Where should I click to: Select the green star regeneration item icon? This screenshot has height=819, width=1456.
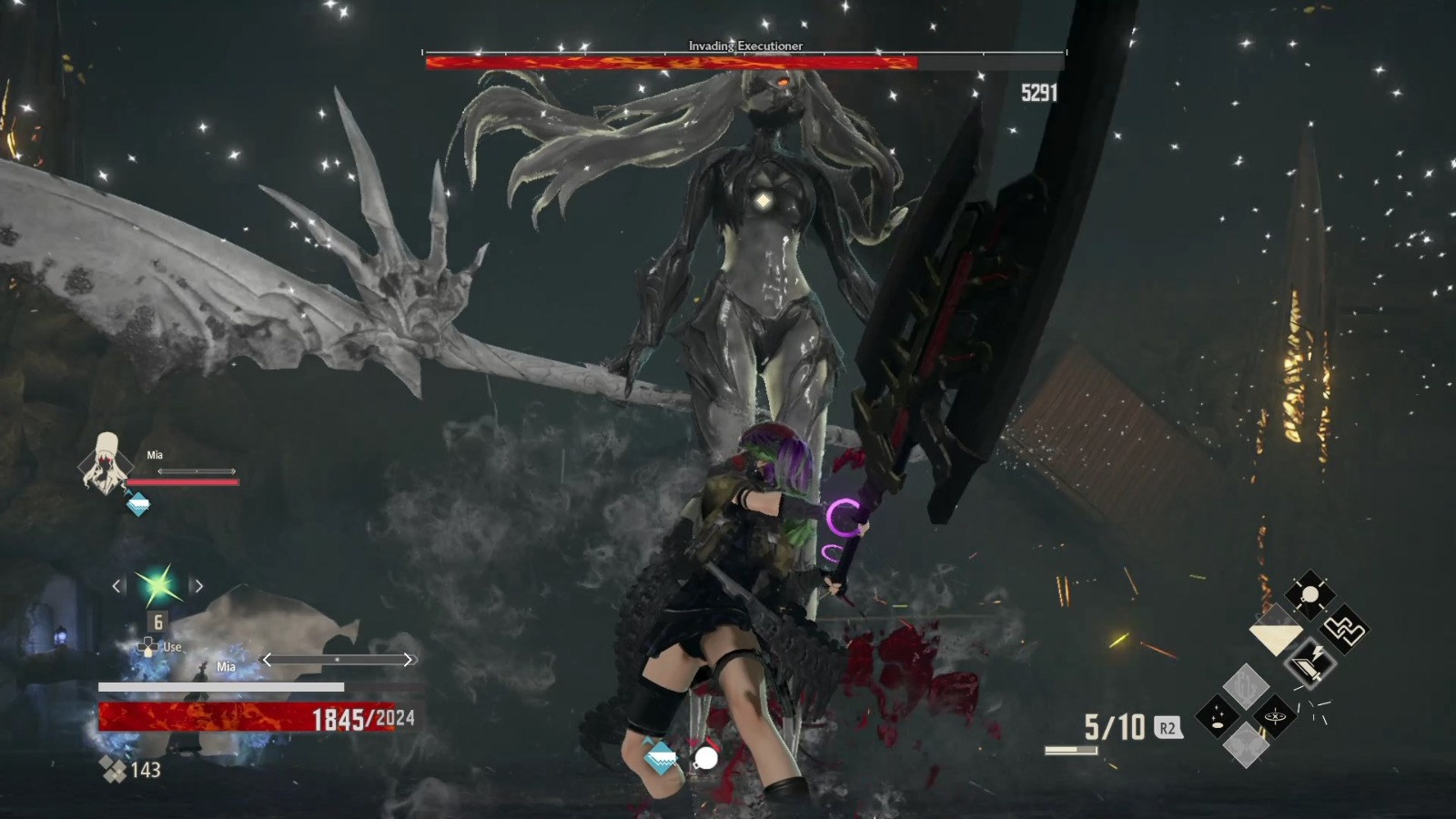coord(157,586)
